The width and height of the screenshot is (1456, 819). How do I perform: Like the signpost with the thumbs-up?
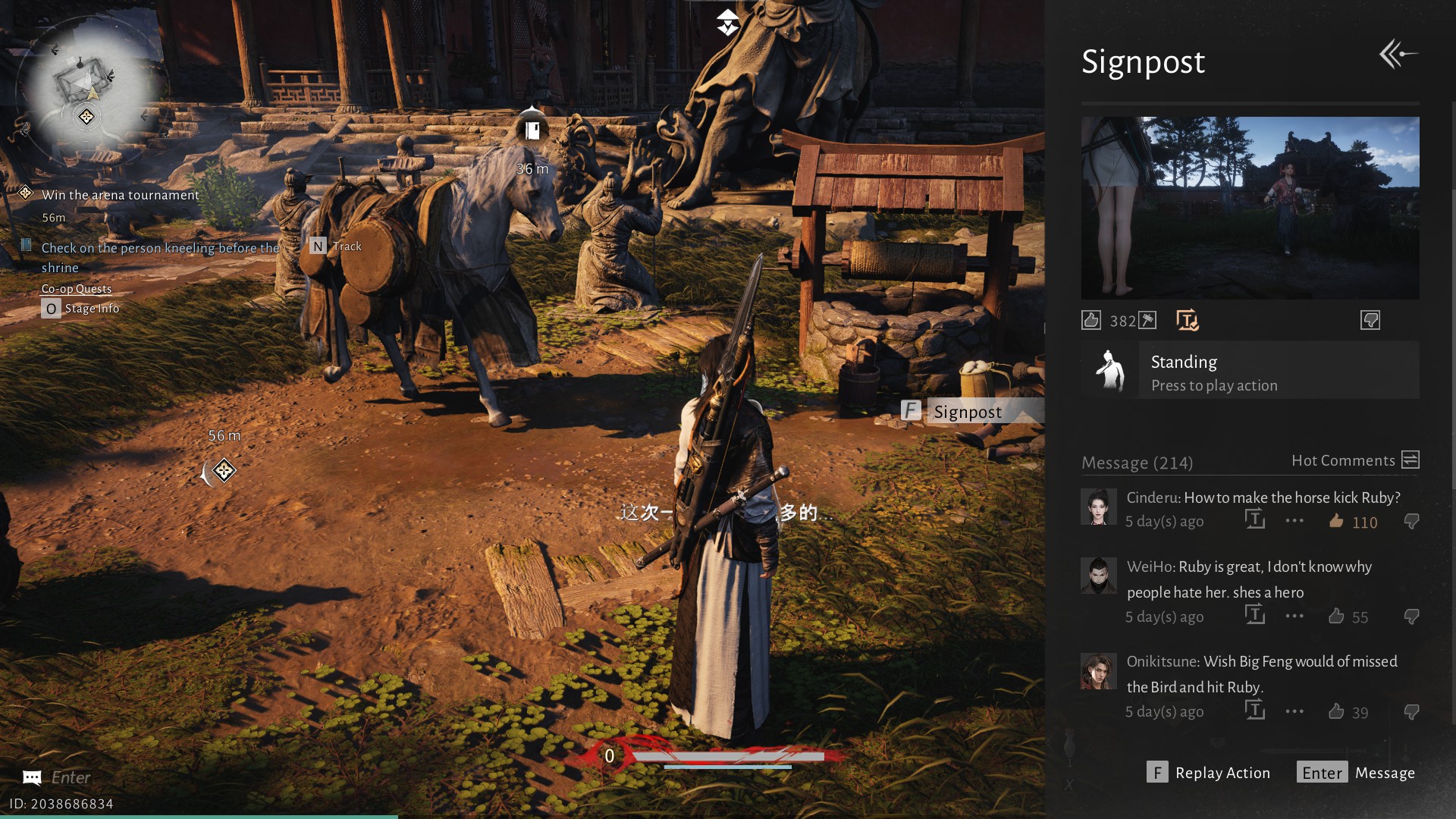click(1091, 320)
